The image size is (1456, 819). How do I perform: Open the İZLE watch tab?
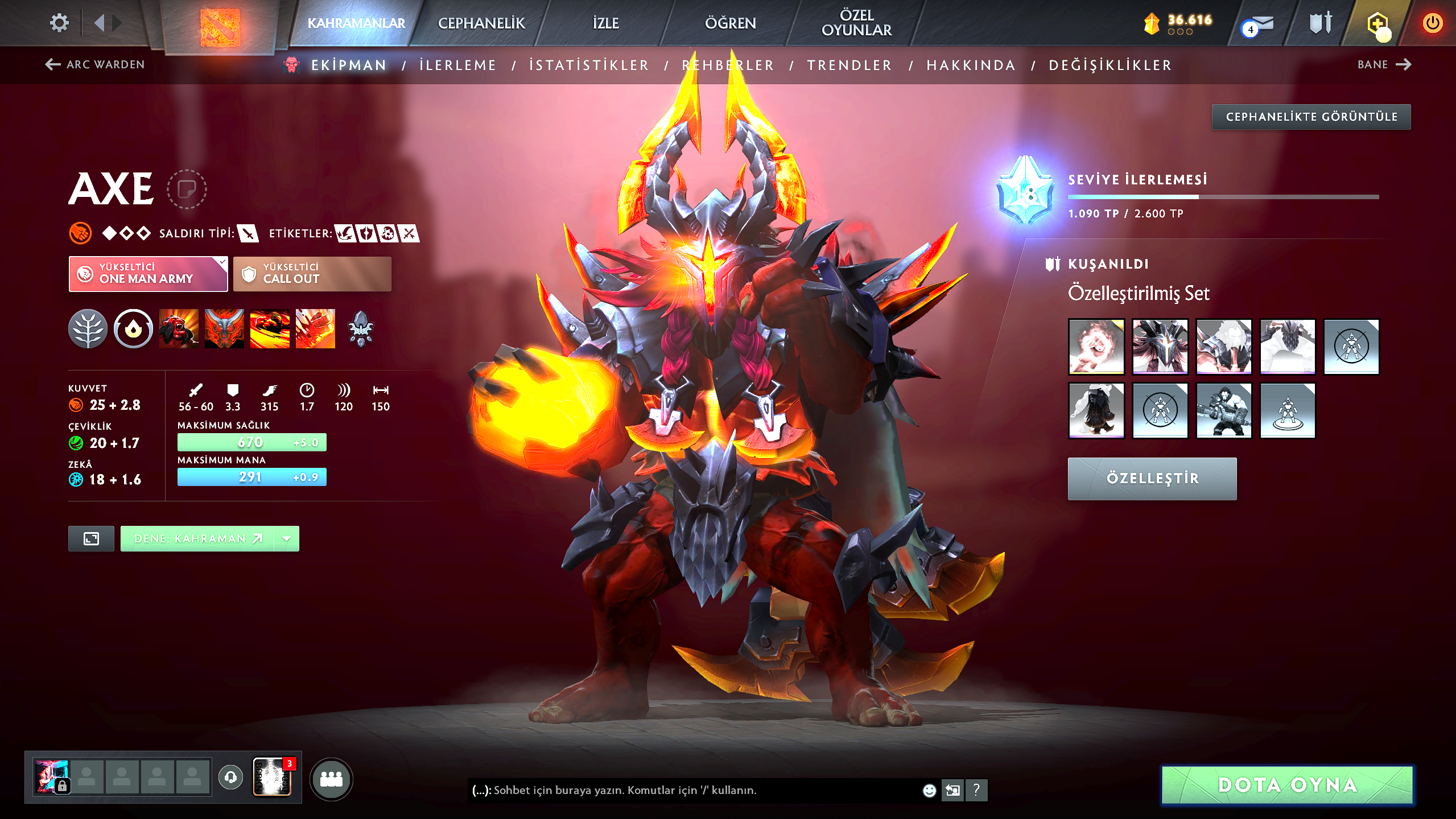605,23
